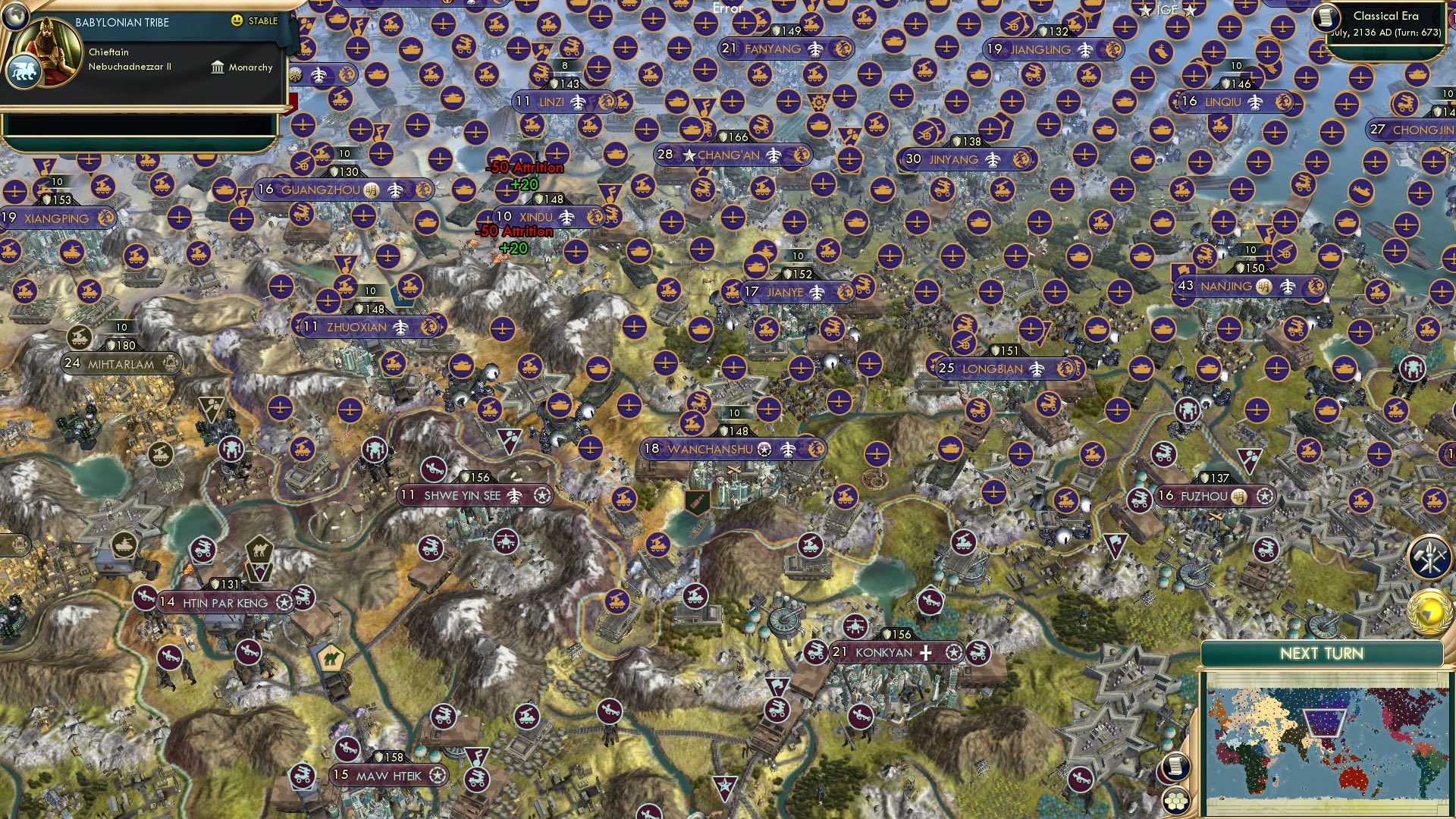Viewport: 1456px width, 819px height.
Task: Click the airplane icon on Chang'an's city banner
Action: tap(775, 153)
